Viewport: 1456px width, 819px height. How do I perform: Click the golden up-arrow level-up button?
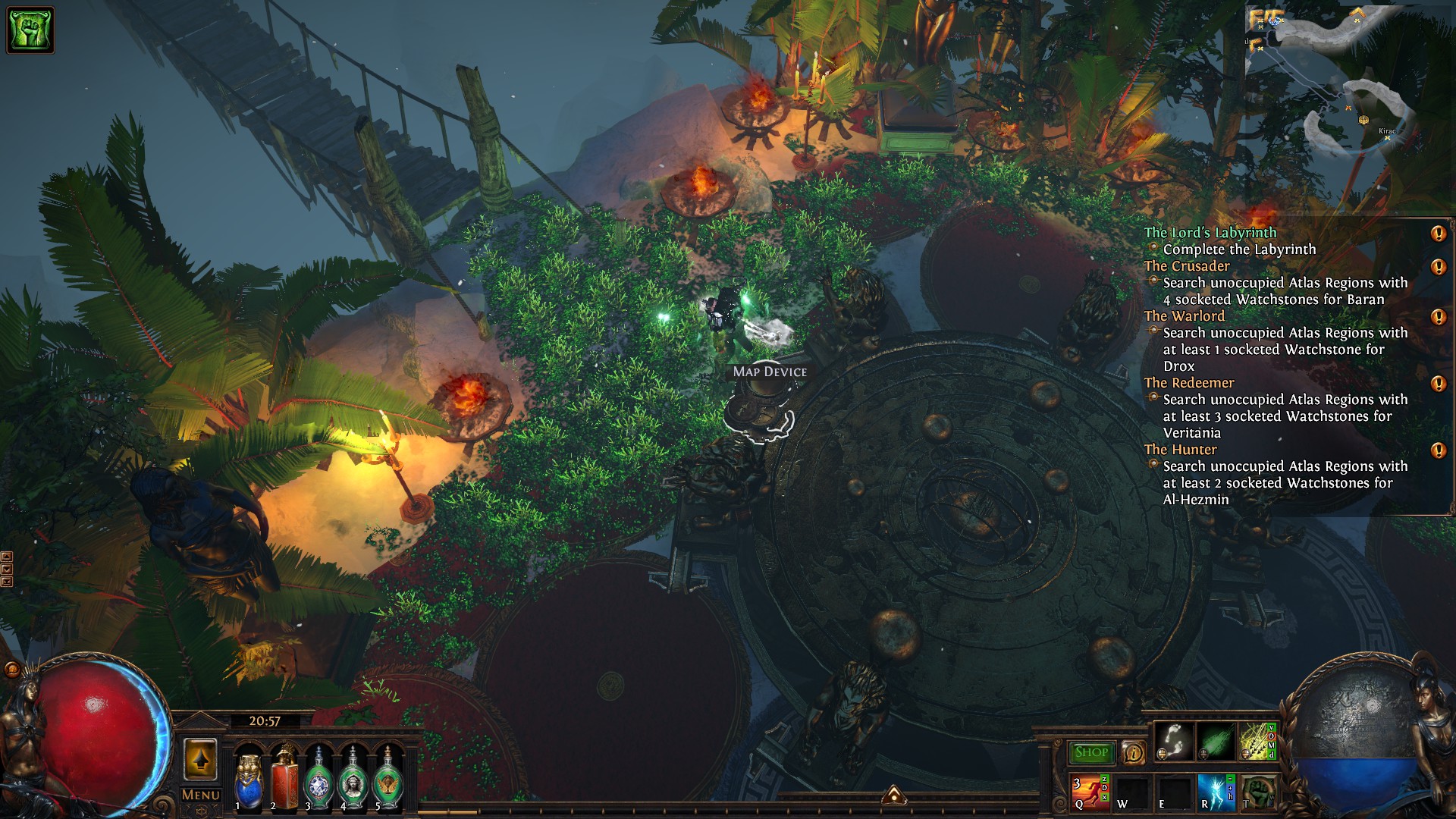pyautogui.click(x=200, y=759)
